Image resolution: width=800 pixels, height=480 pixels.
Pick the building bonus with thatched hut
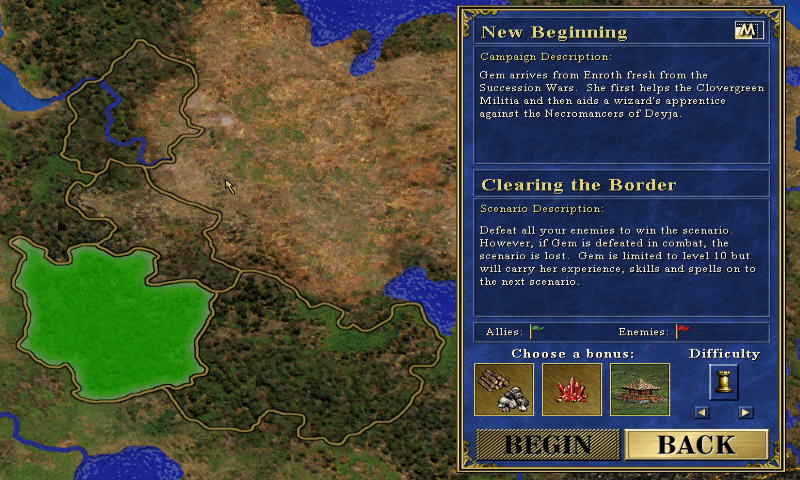point(640,389)
